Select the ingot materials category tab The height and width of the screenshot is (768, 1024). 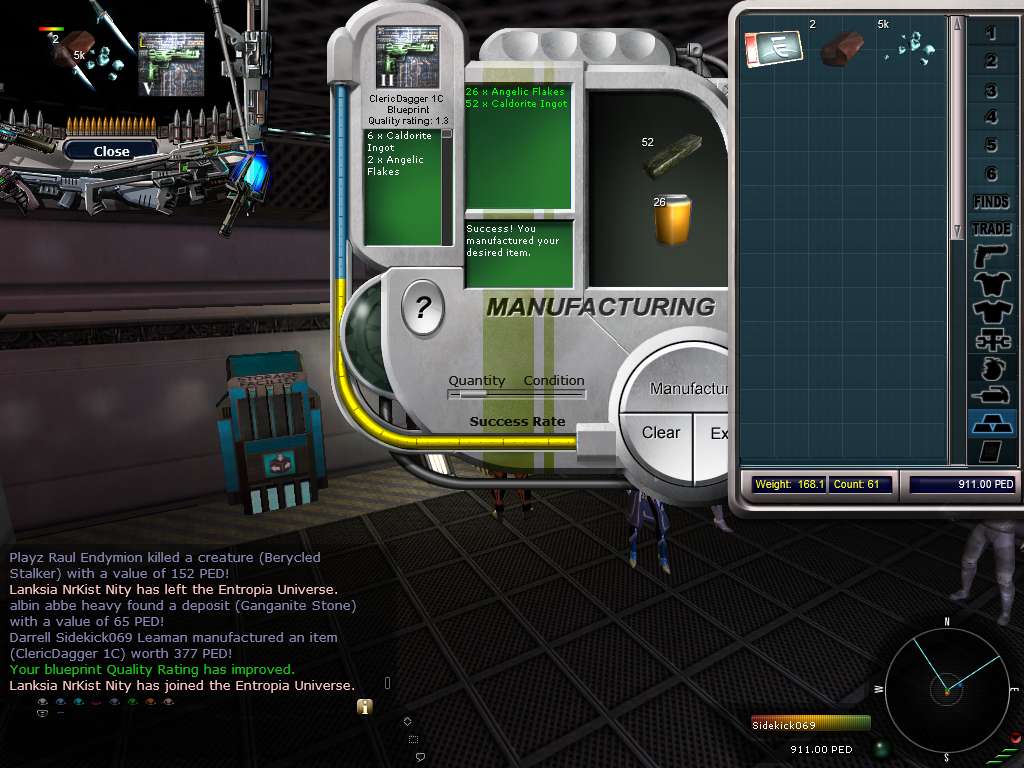pos(991,423)
